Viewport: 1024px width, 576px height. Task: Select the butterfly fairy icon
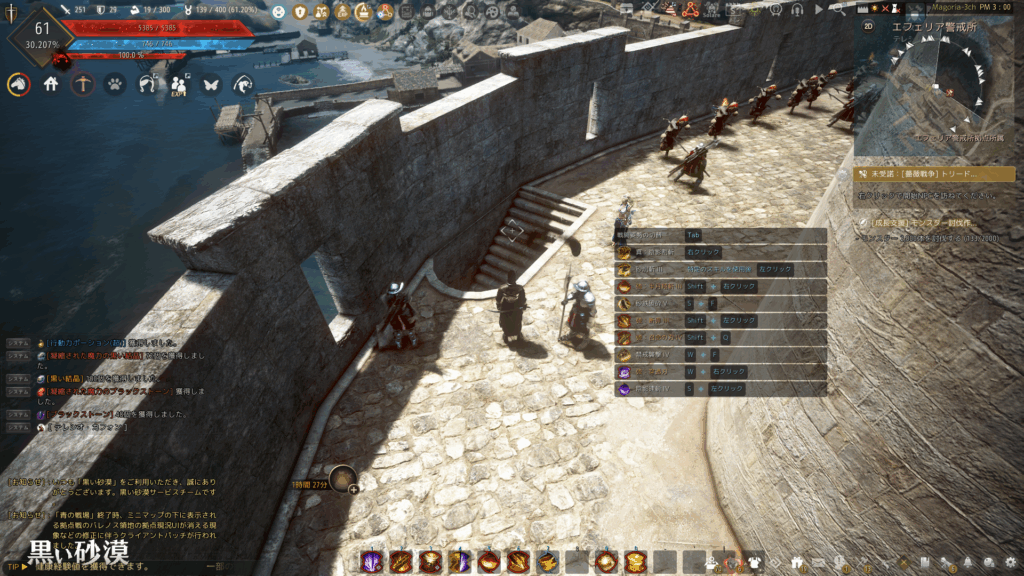210,85
